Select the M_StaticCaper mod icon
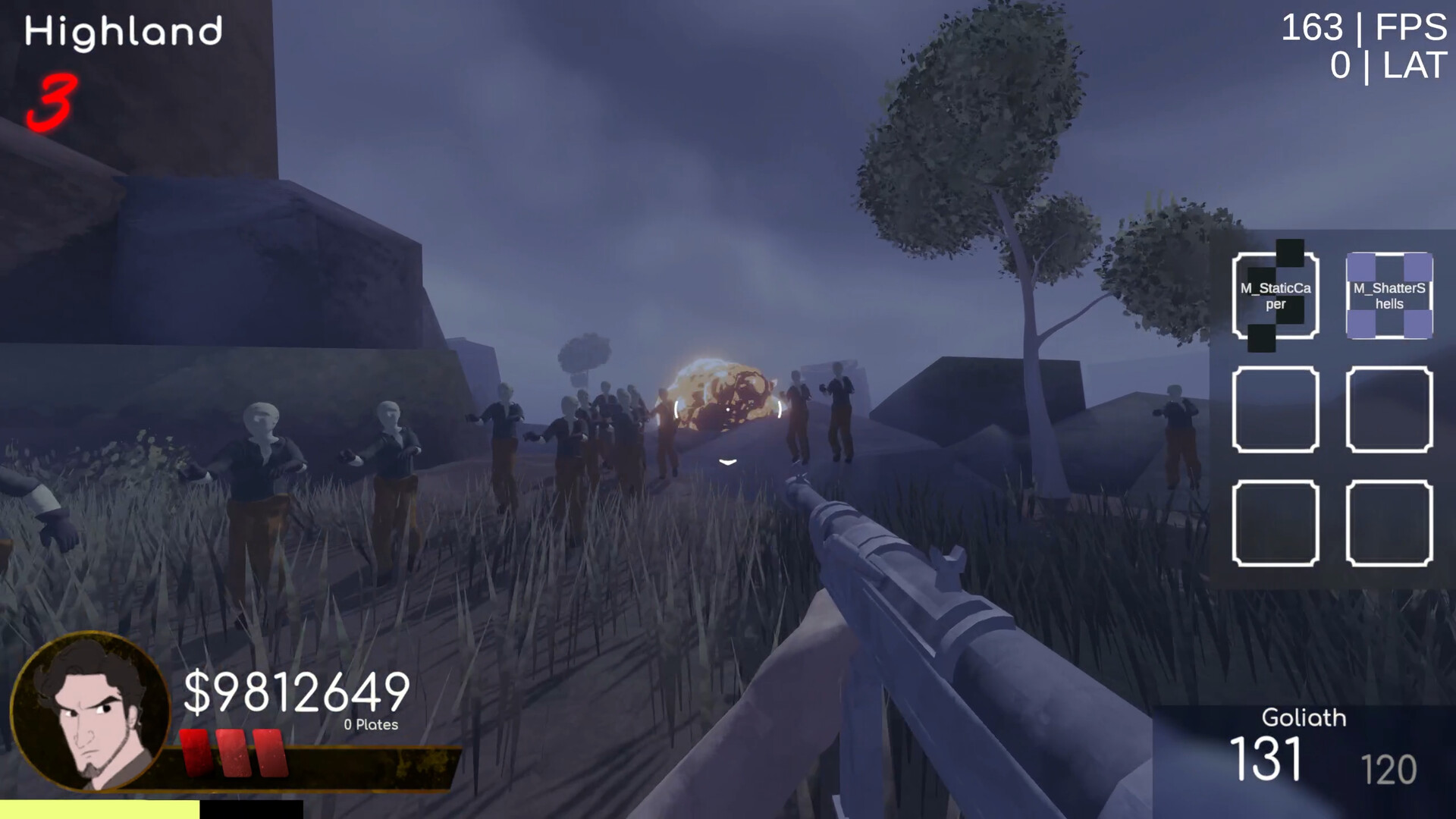 [1275, 296]
